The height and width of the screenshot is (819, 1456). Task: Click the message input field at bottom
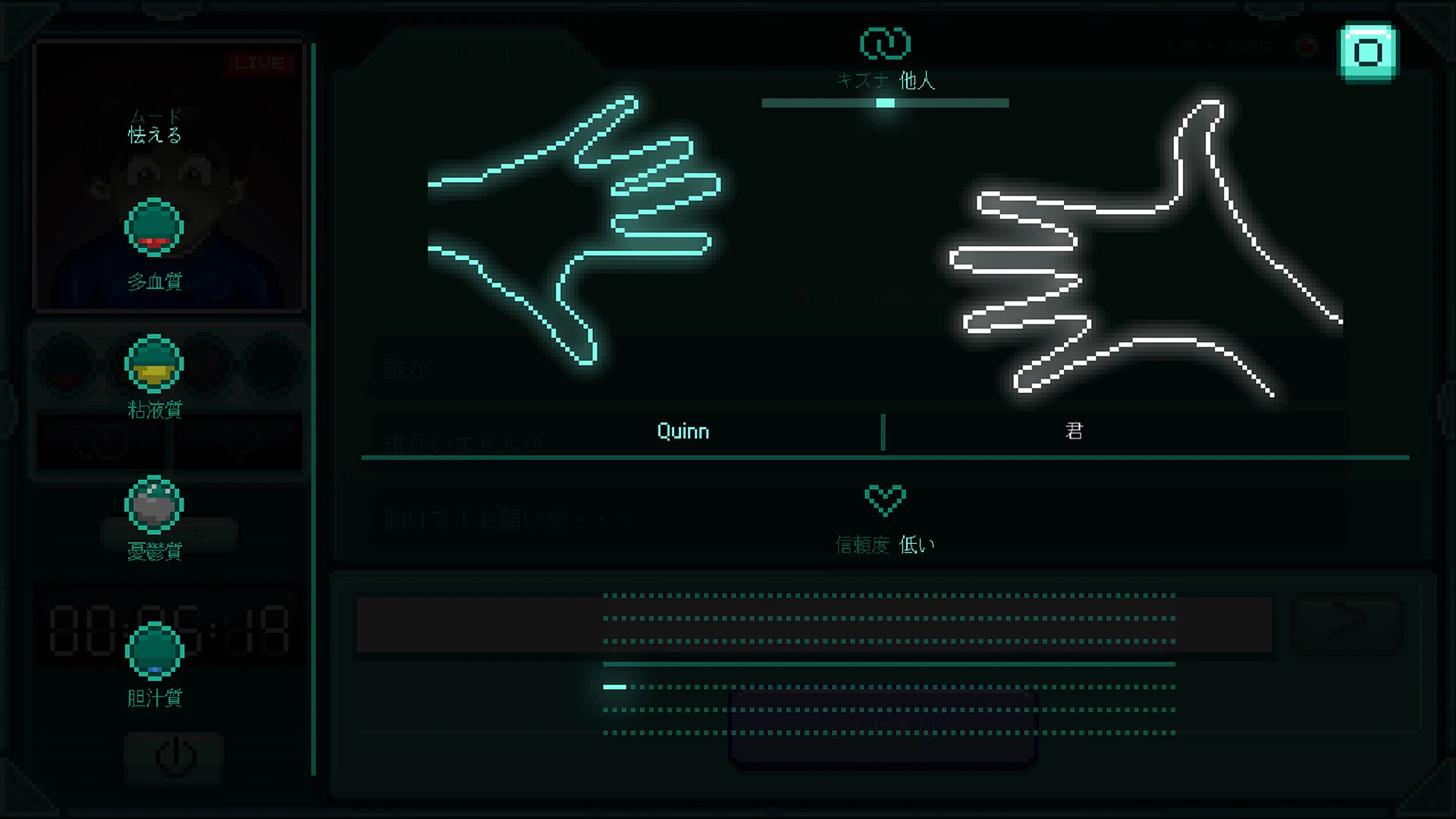tap(815, 623)
